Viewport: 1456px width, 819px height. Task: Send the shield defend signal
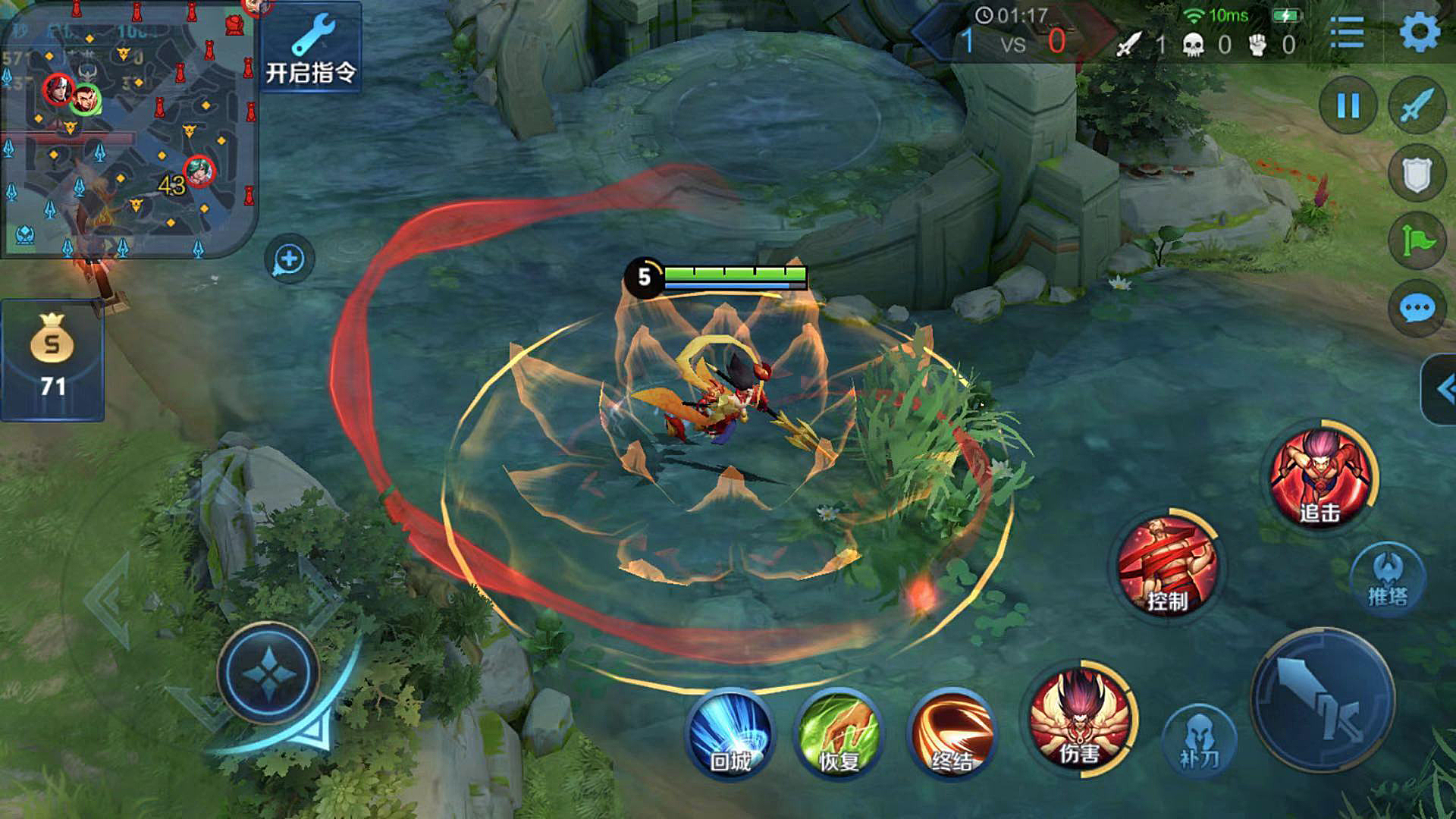(x=1417, y=174)
